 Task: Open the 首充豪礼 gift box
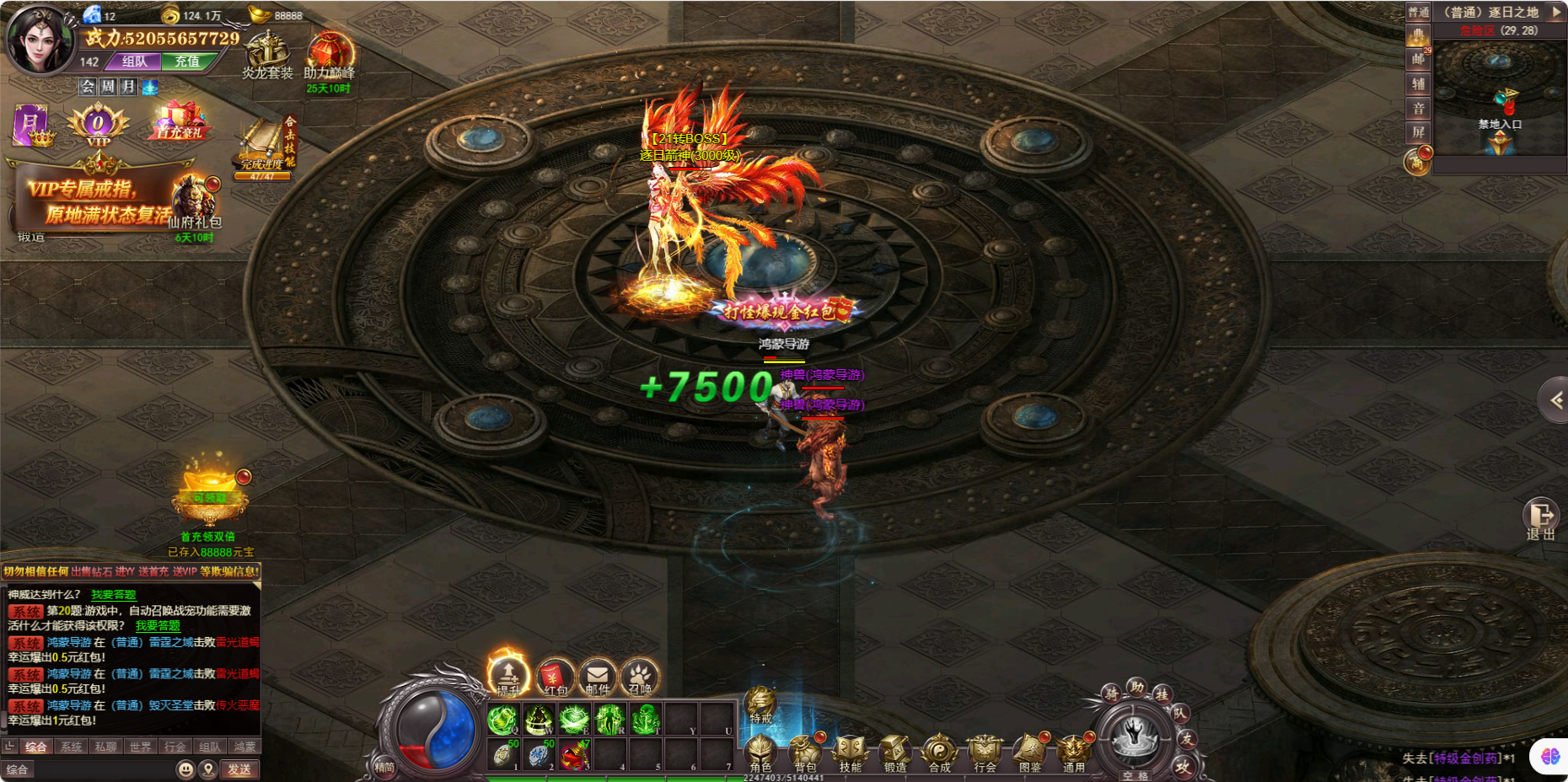(180, 121)
